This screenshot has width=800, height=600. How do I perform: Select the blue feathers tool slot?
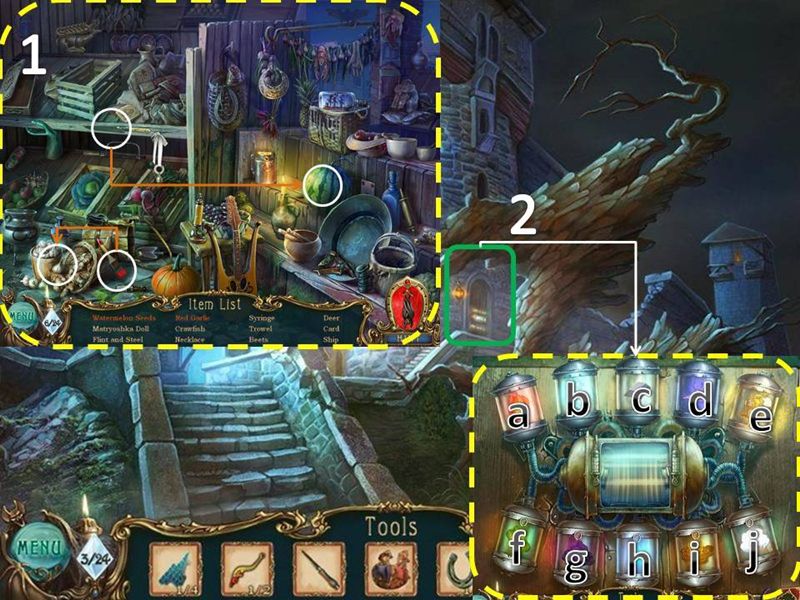tap(175, 569)
